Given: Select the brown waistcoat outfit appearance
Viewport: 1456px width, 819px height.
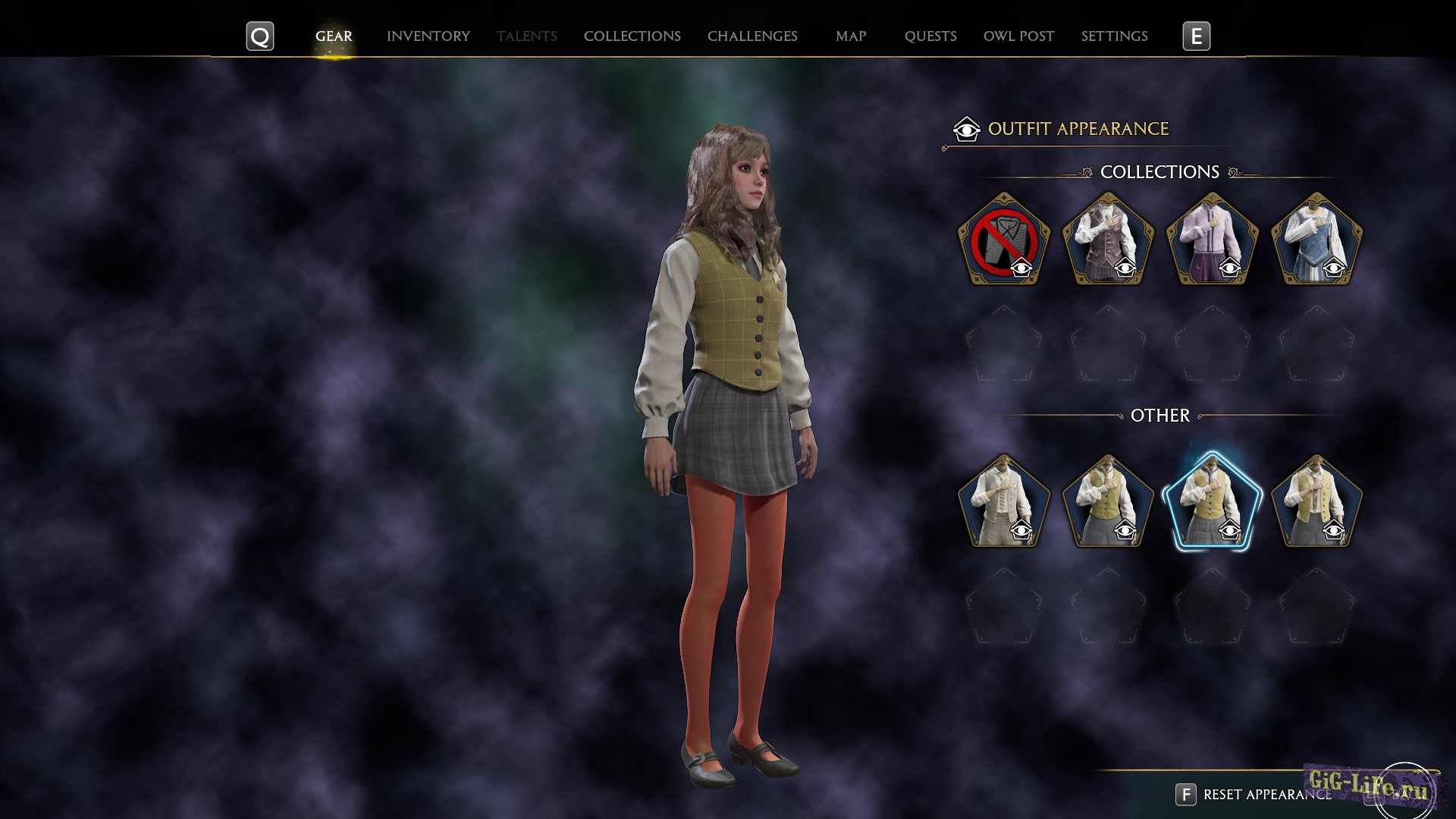Looking at the screenshot, I should coord(1108,240).
